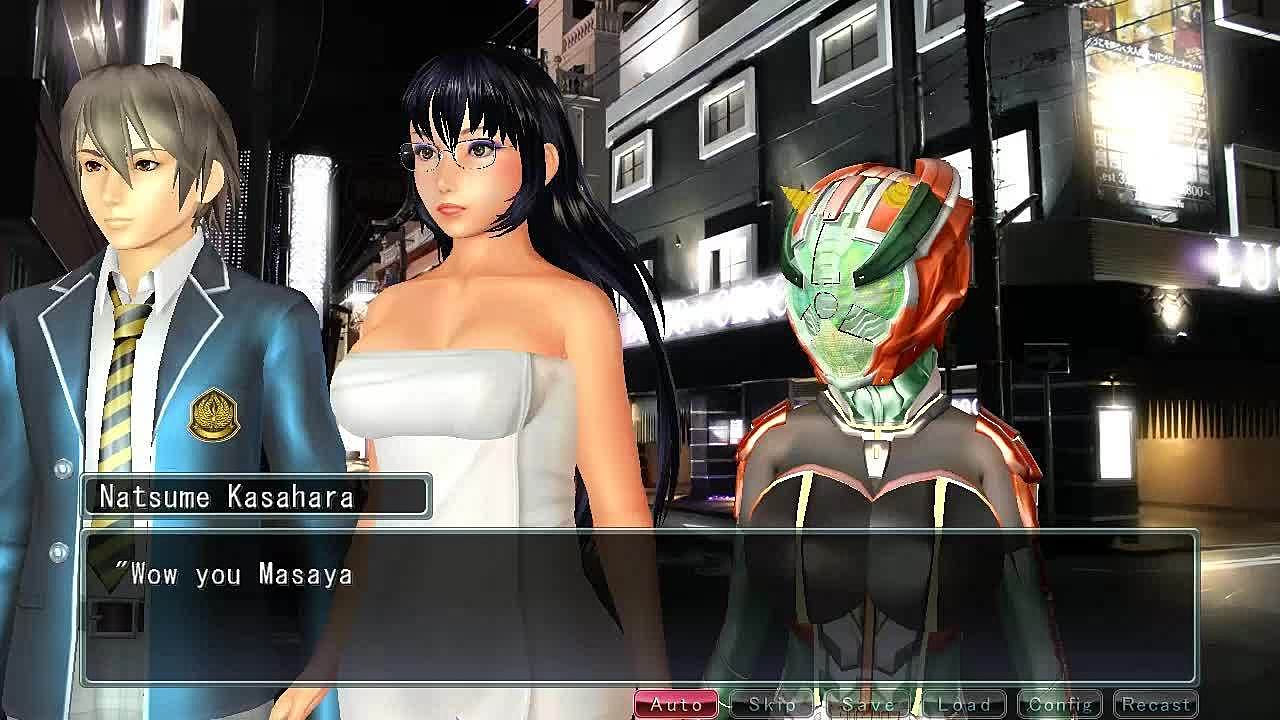
Task: Open the Config settings
Action: click(1059, 704)
